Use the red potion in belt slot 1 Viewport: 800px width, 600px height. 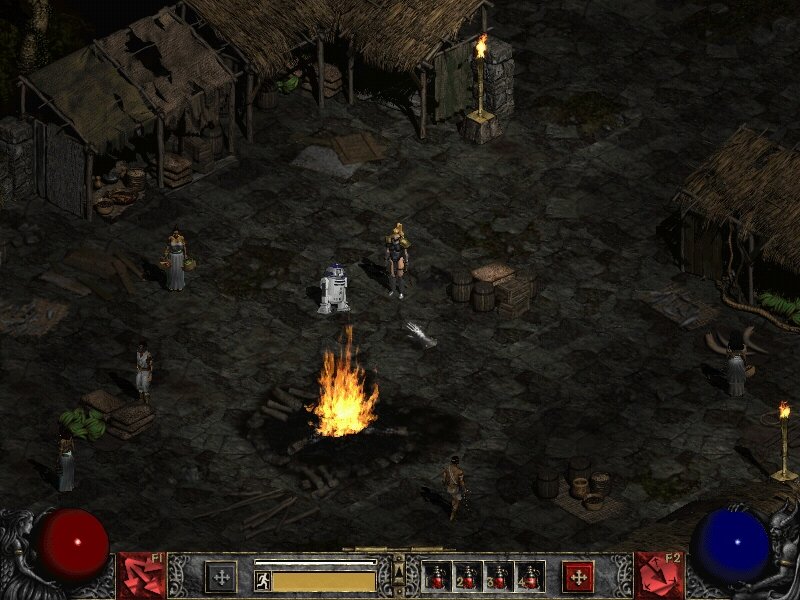point(438,577)
